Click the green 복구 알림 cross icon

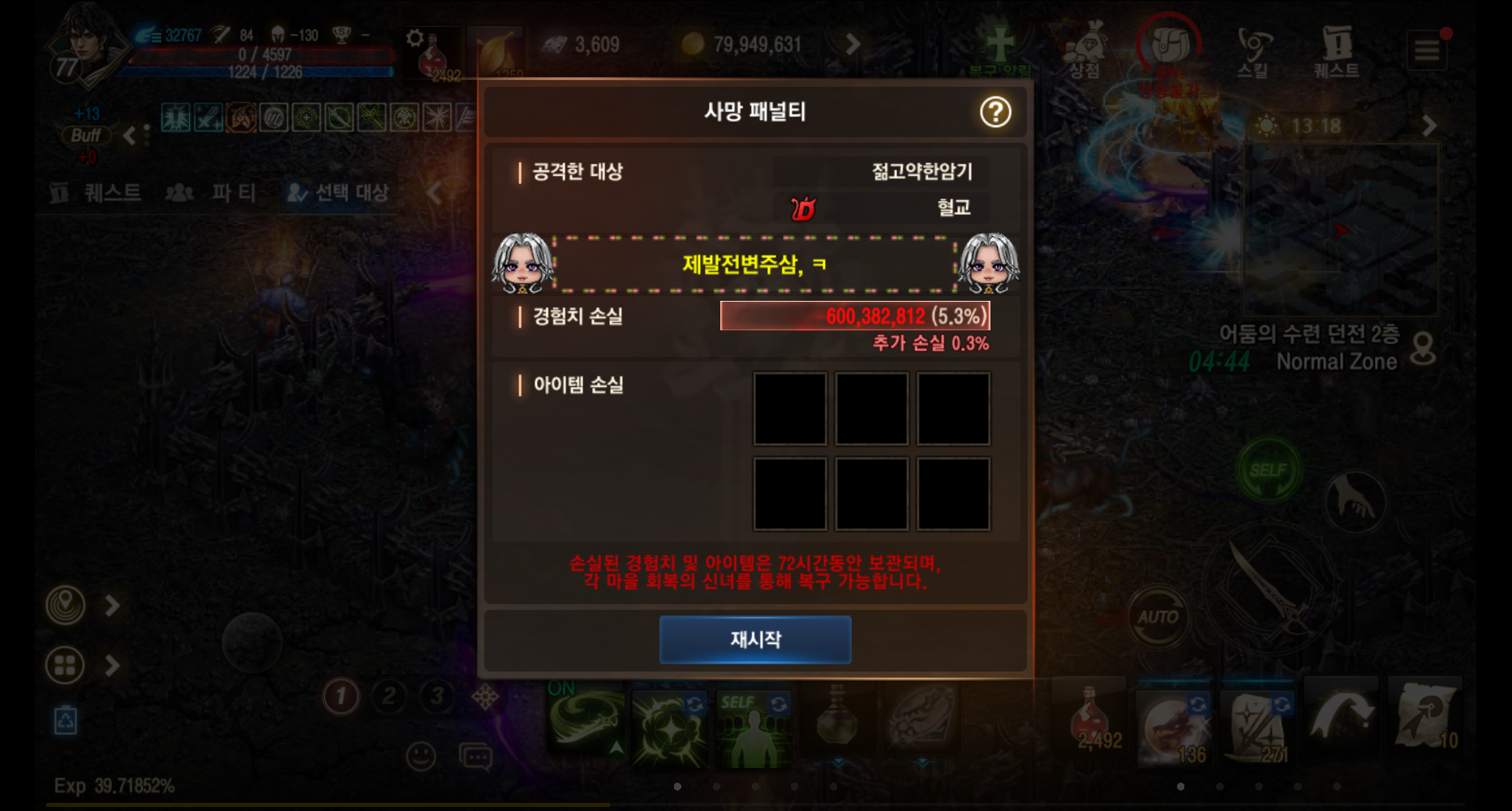[1000, 45]
